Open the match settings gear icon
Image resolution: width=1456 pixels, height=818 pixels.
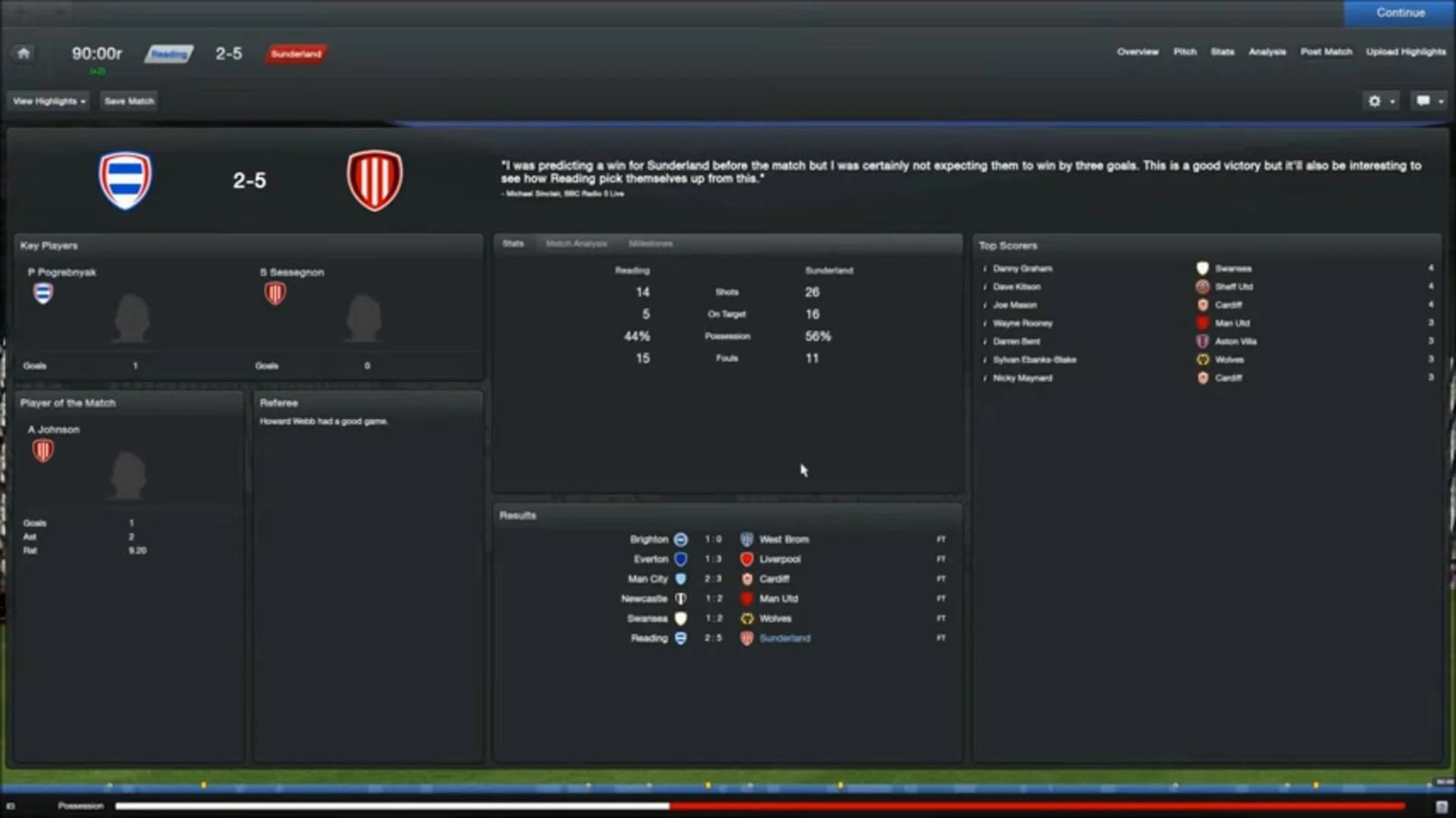(1376, 101)
